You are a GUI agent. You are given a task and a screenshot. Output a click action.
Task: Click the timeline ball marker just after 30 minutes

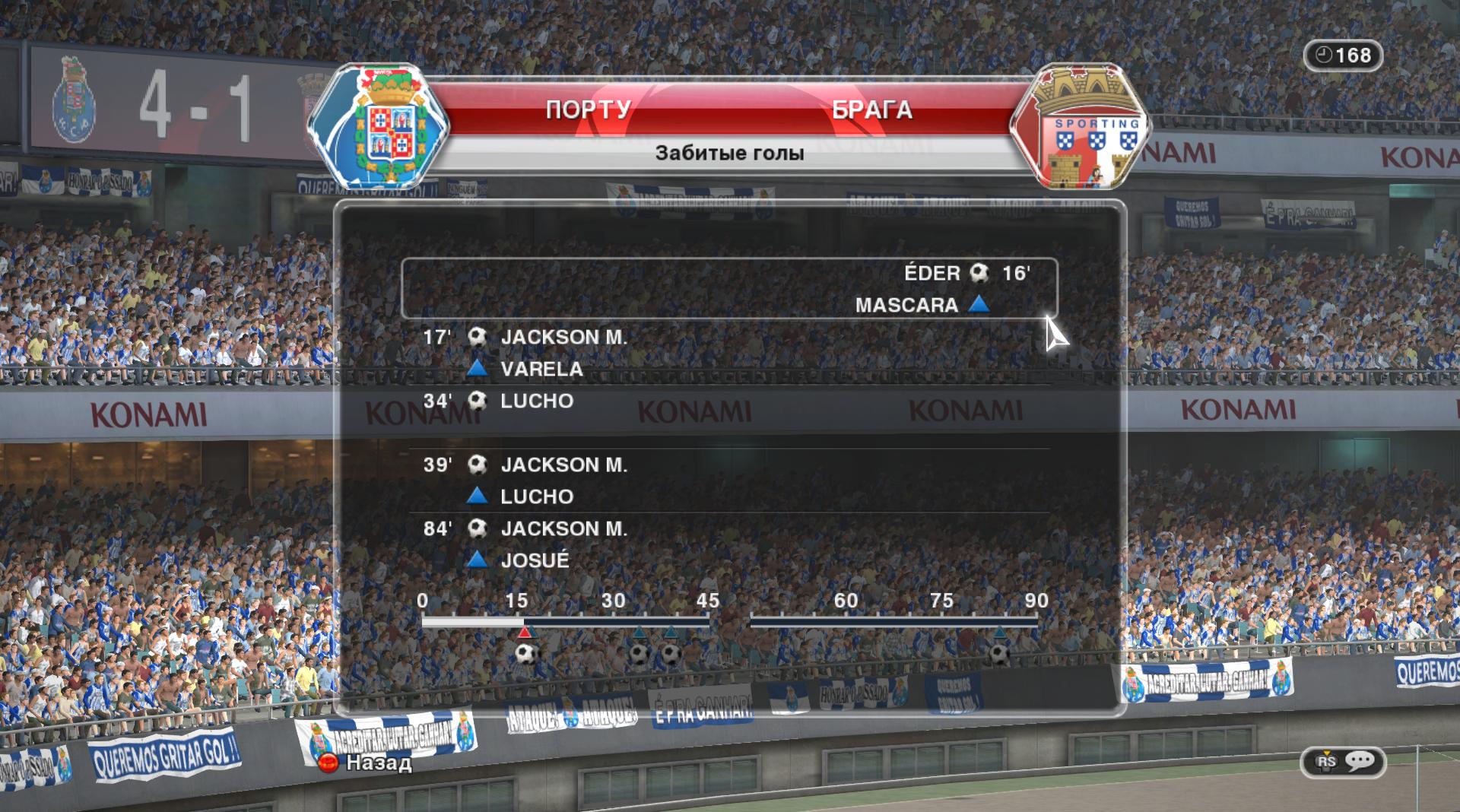(x=640, y=653)
